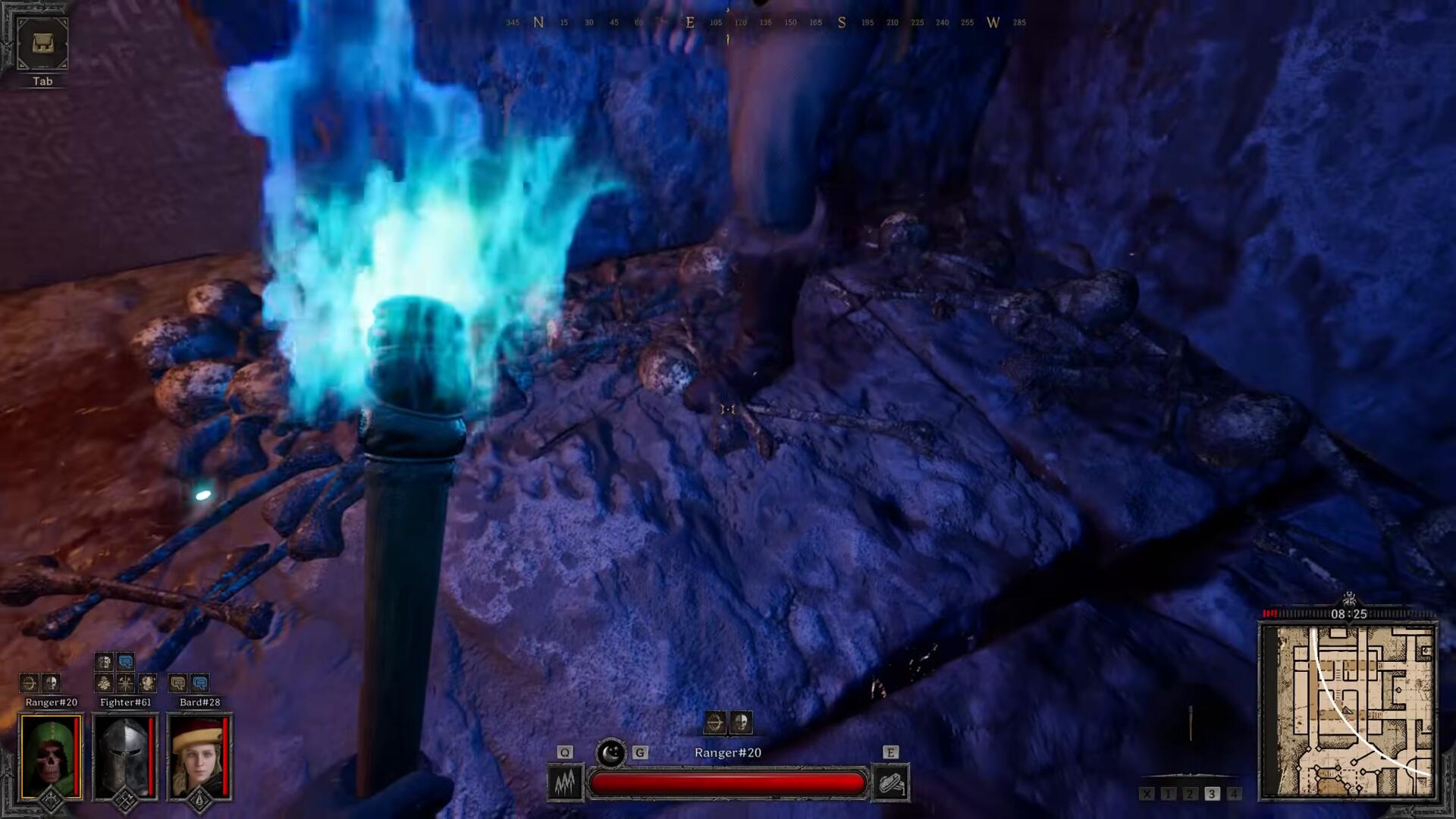This screenshot has width=1456, height=819.
Task: Click the crescent moon rest icon
Action: (x=610, y=753)
